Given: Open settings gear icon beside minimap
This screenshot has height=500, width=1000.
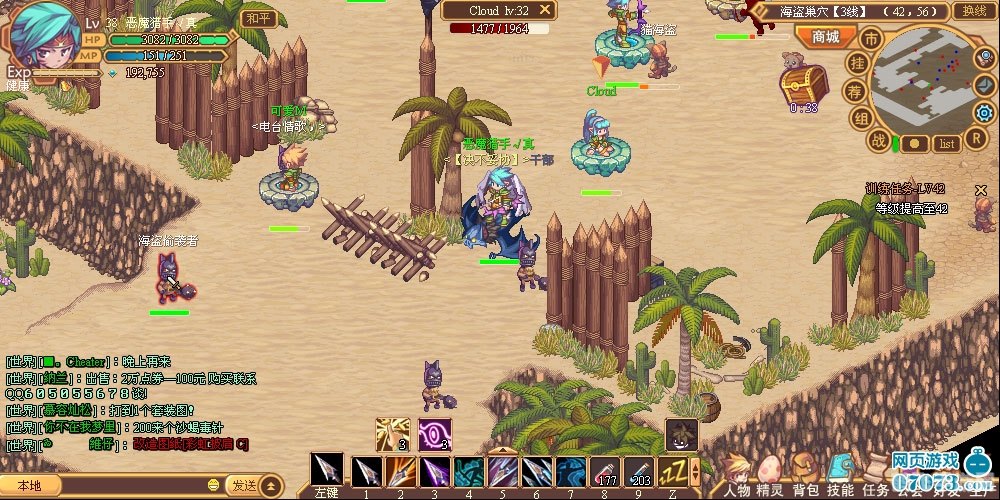Looking at the screenshot, I should pos(984,112).
